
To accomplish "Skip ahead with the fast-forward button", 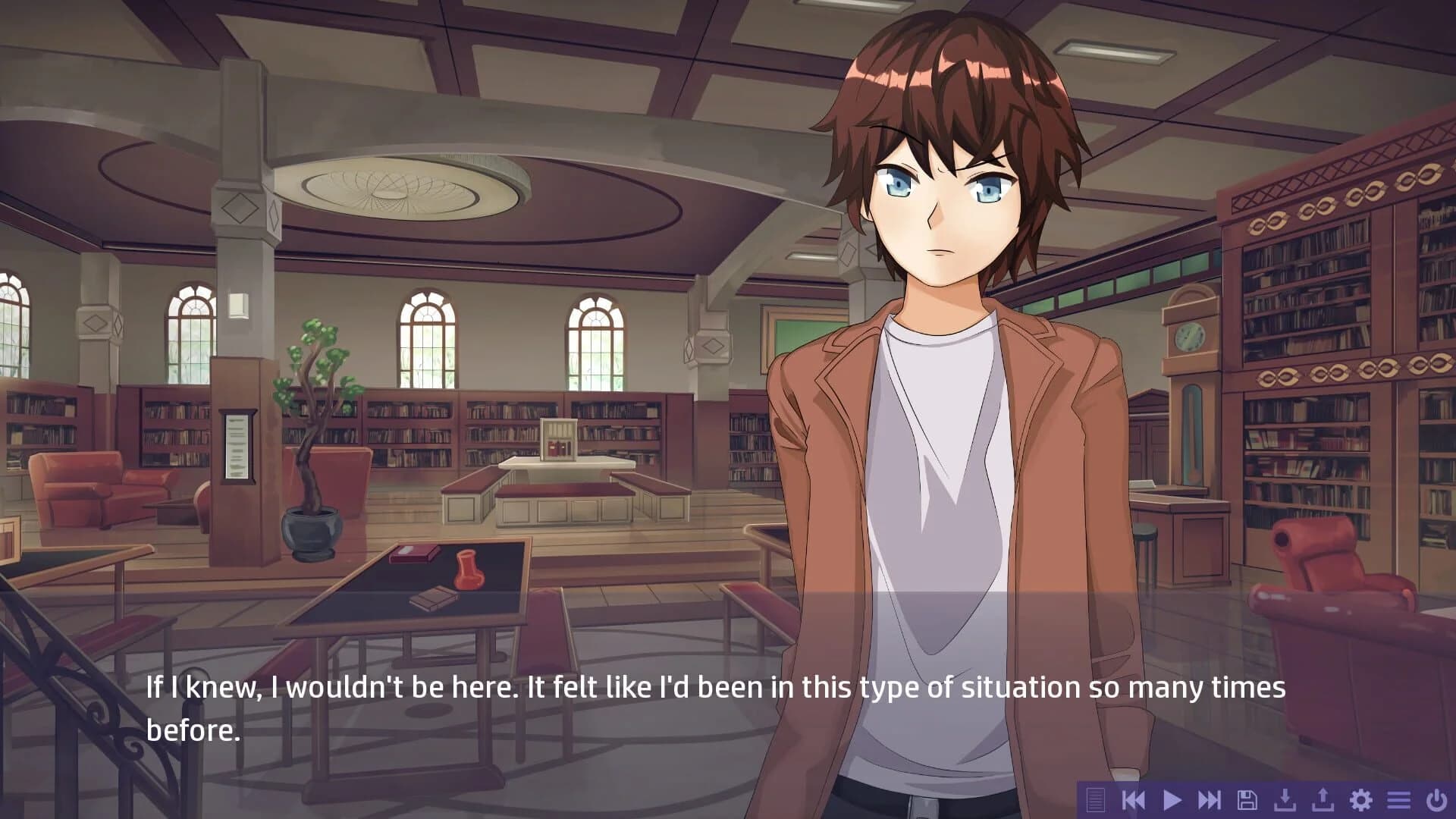I will click(x=1210, y=799).
